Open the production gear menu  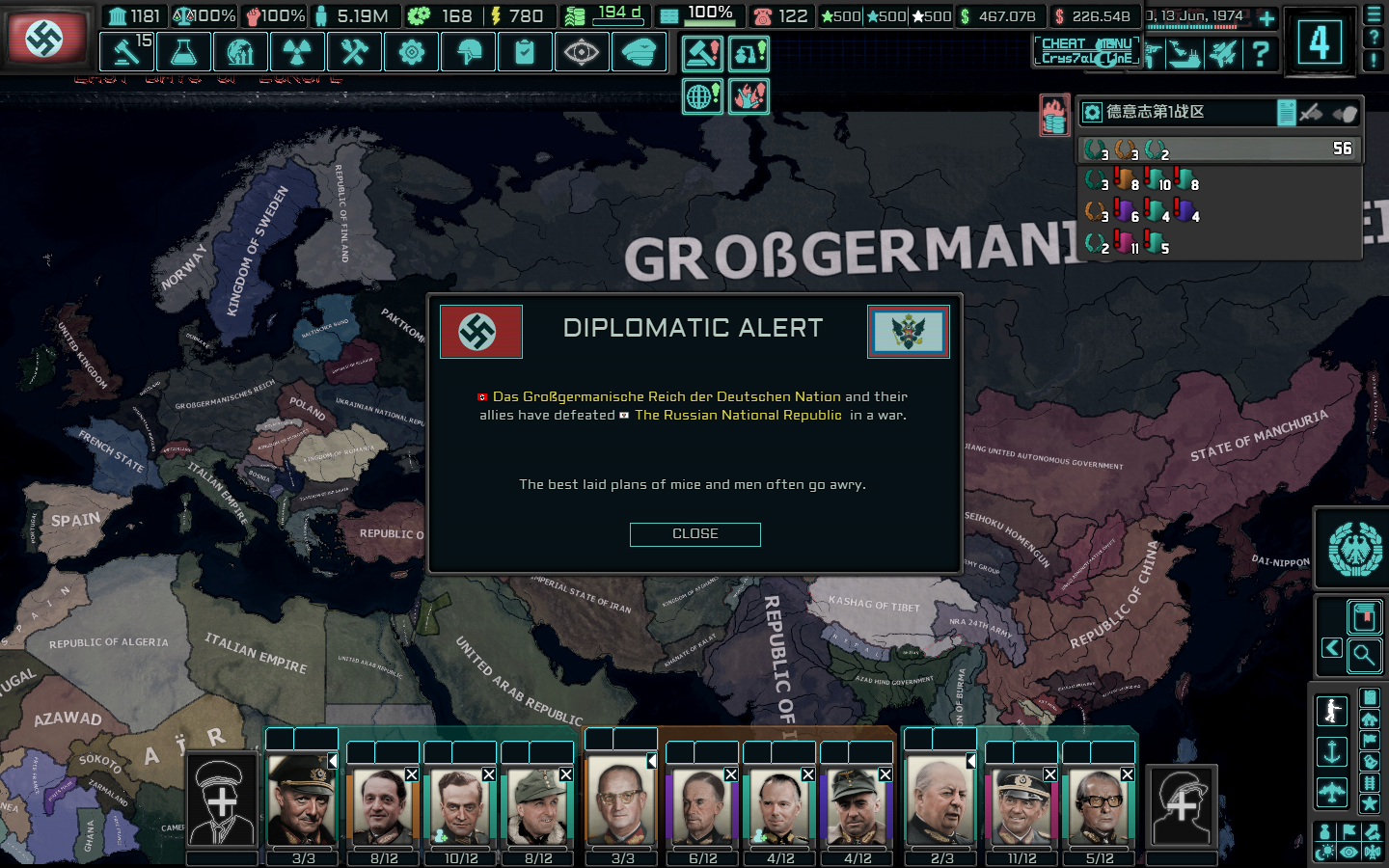pos(411,52)
